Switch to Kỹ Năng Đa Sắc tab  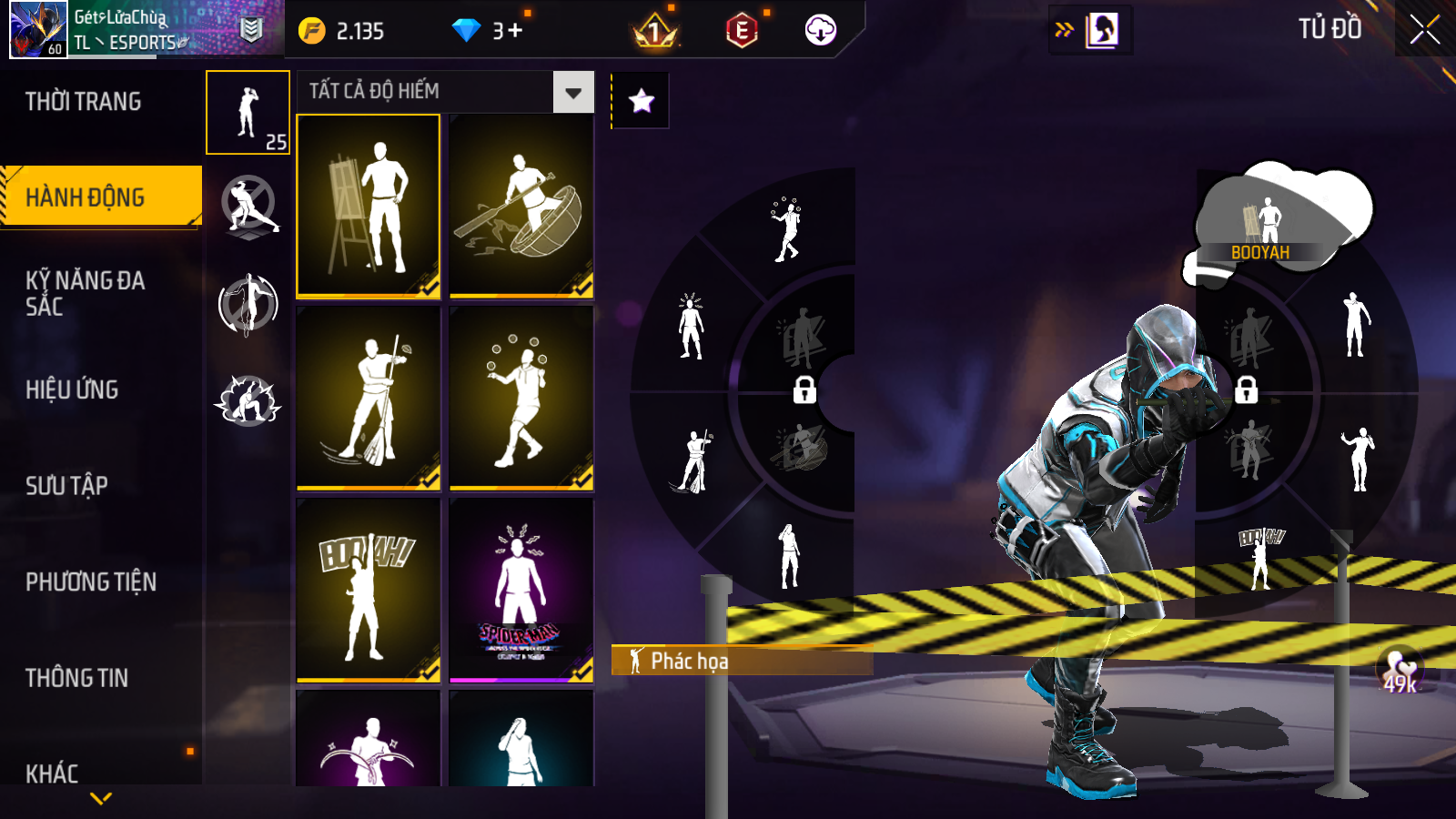point(86,293)
